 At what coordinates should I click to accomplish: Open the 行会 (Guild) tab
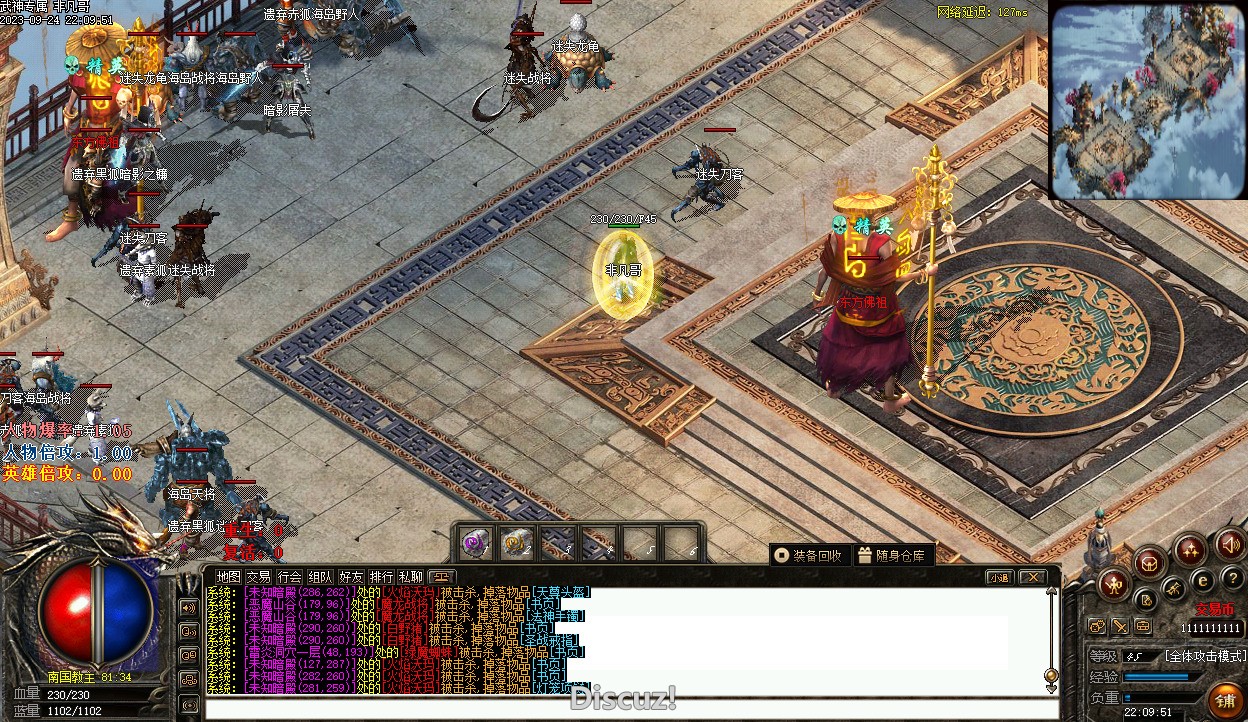tap(290, 577)
